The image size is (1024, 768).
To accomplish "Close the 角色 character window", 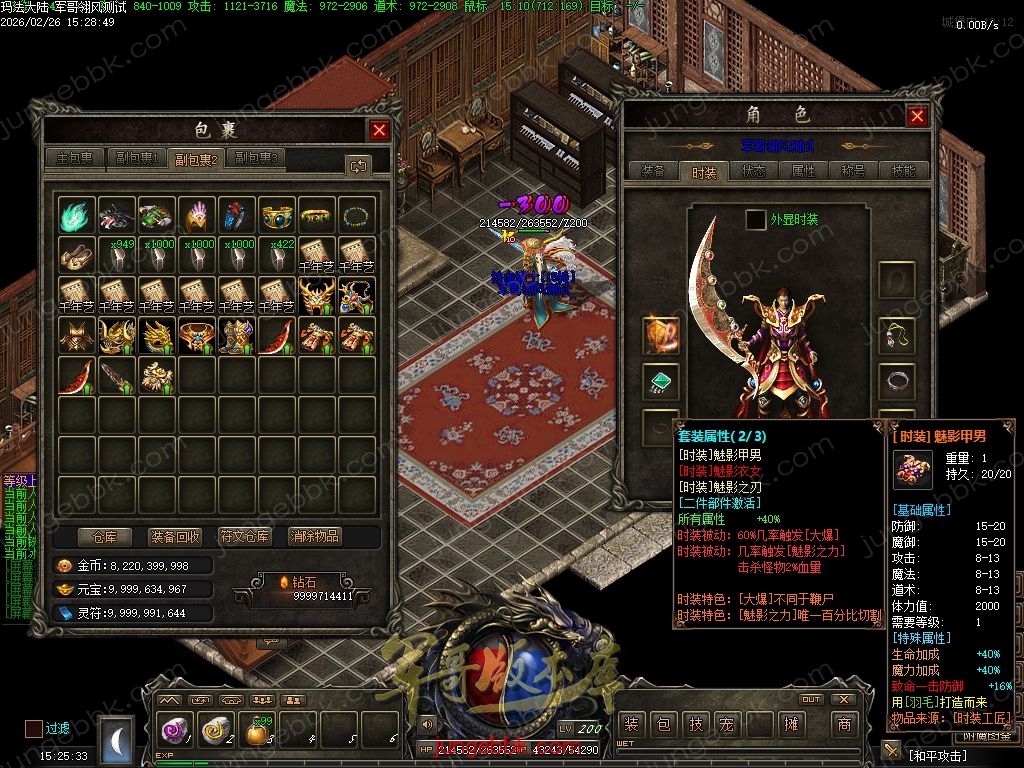I will pos(917,116).
